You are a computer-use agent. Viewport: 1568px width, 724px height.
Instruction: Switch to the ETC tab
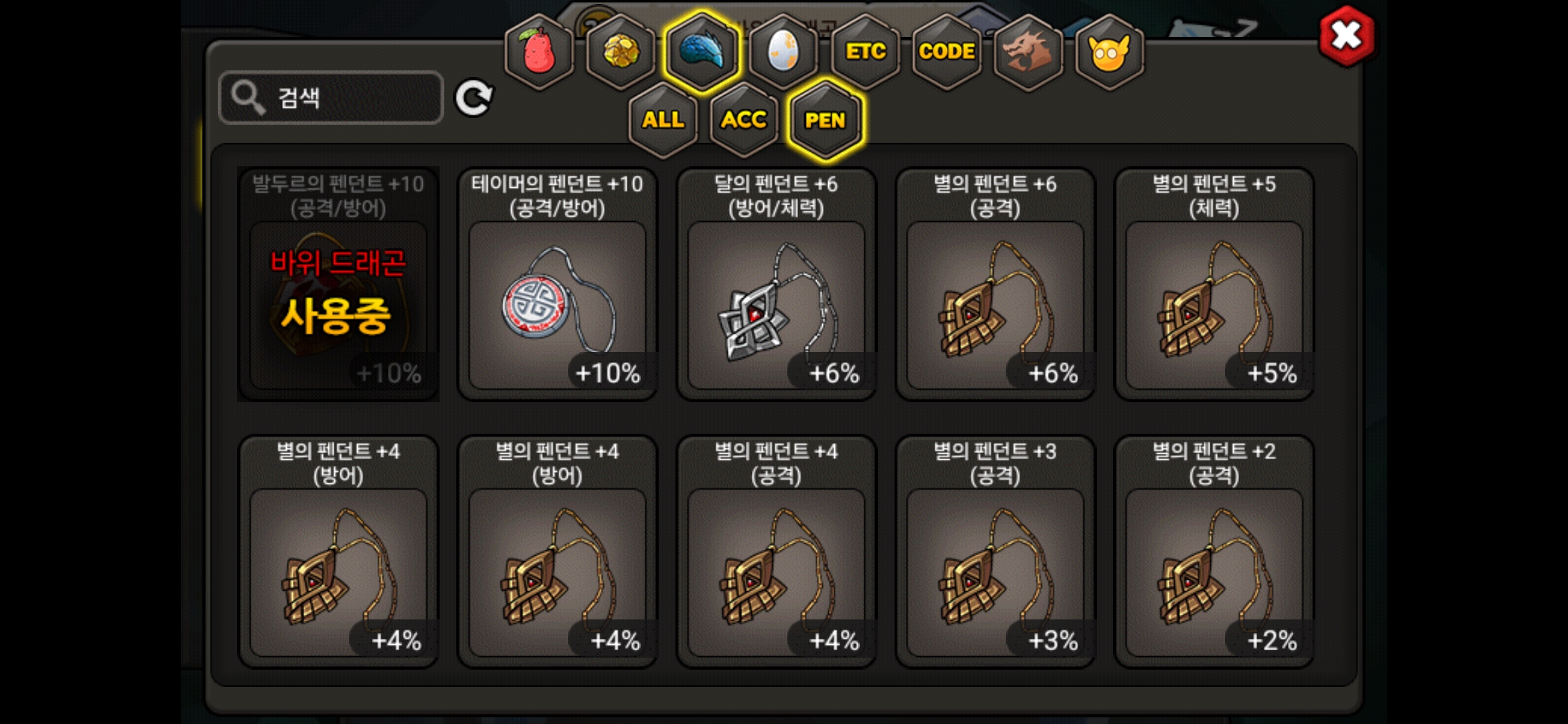coord(865,52)
